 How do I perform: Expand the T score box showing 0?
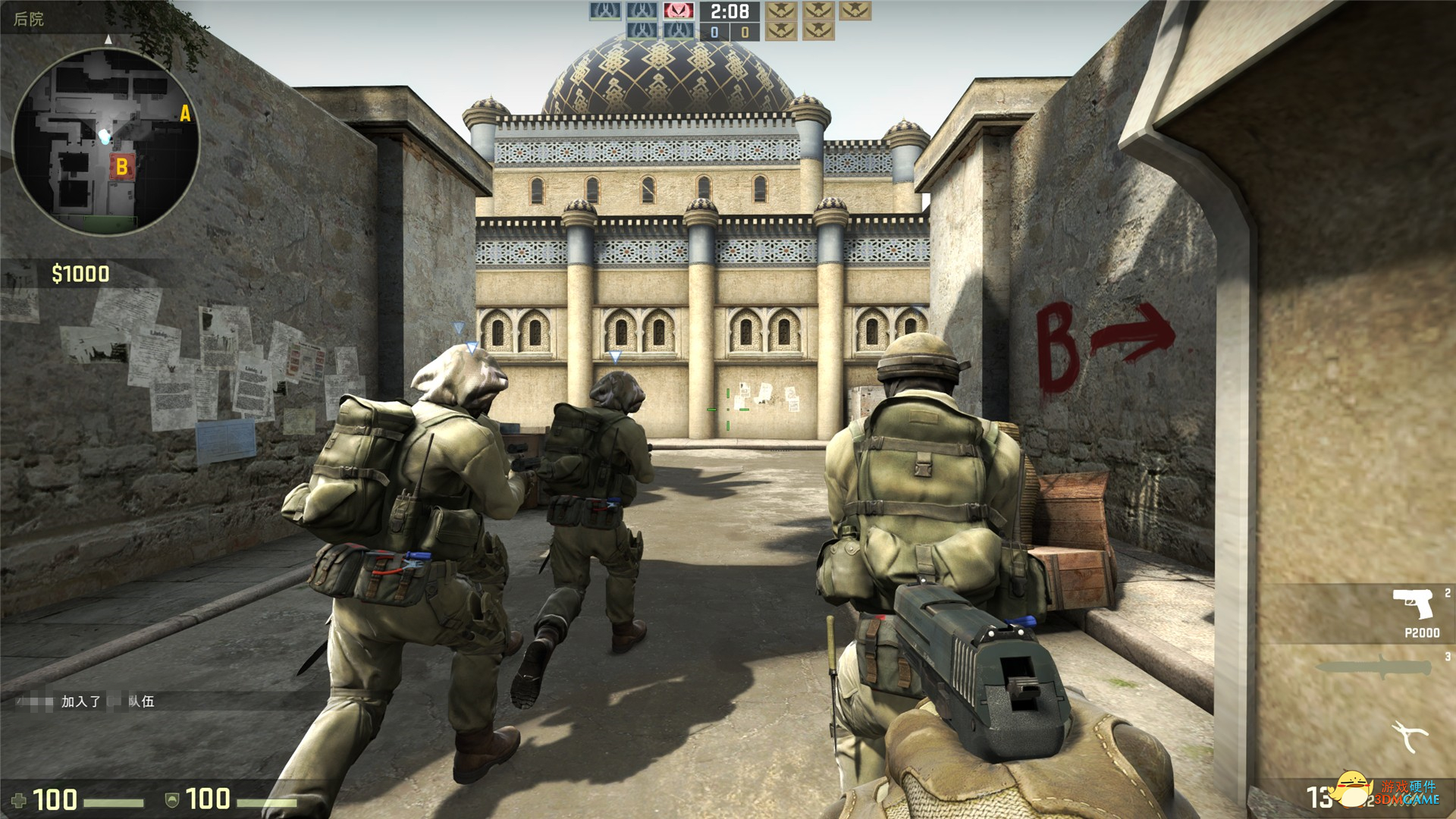point(745,31)
